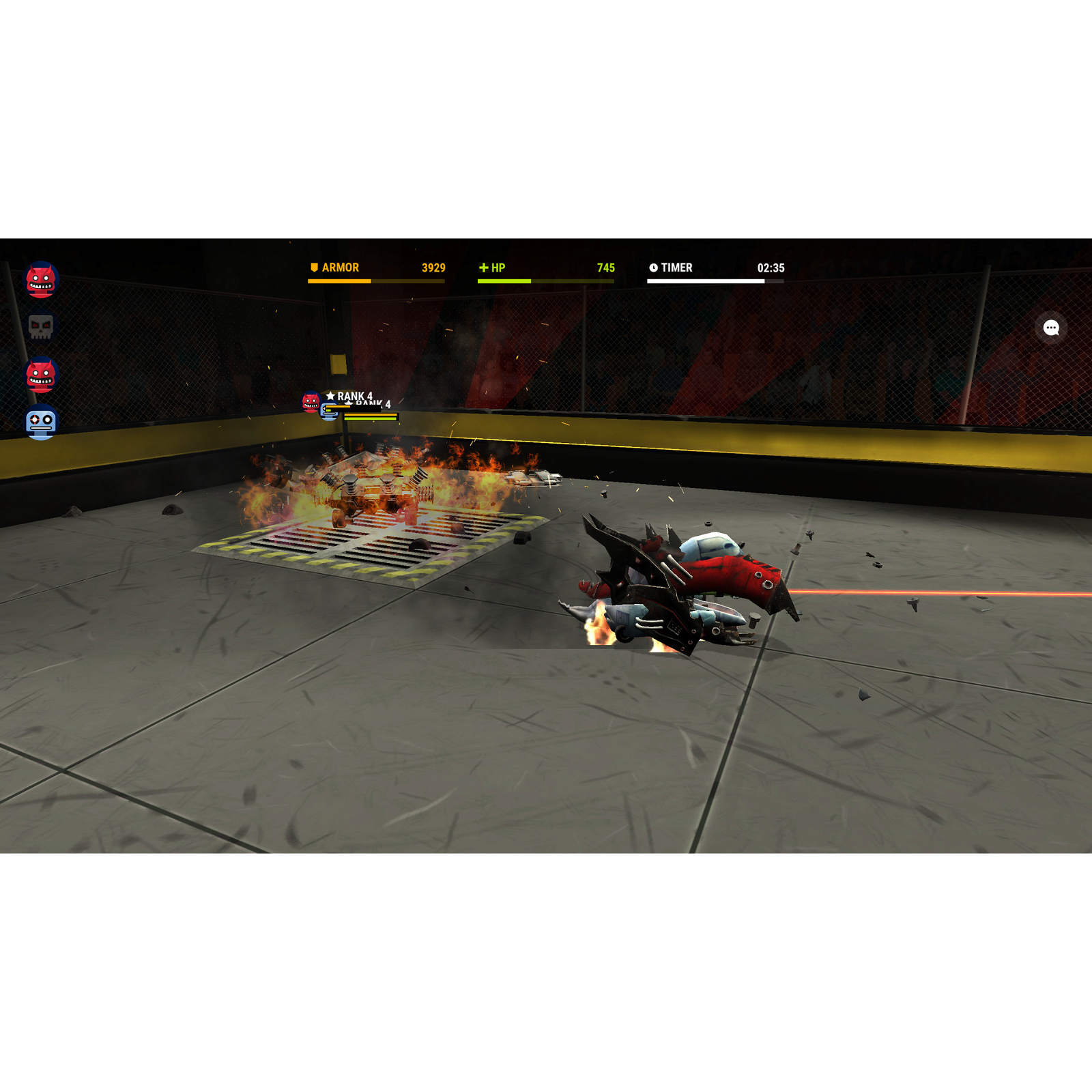Click the 02:35 timer readout
The image size is (1092, 1092).
pos(772,268)
